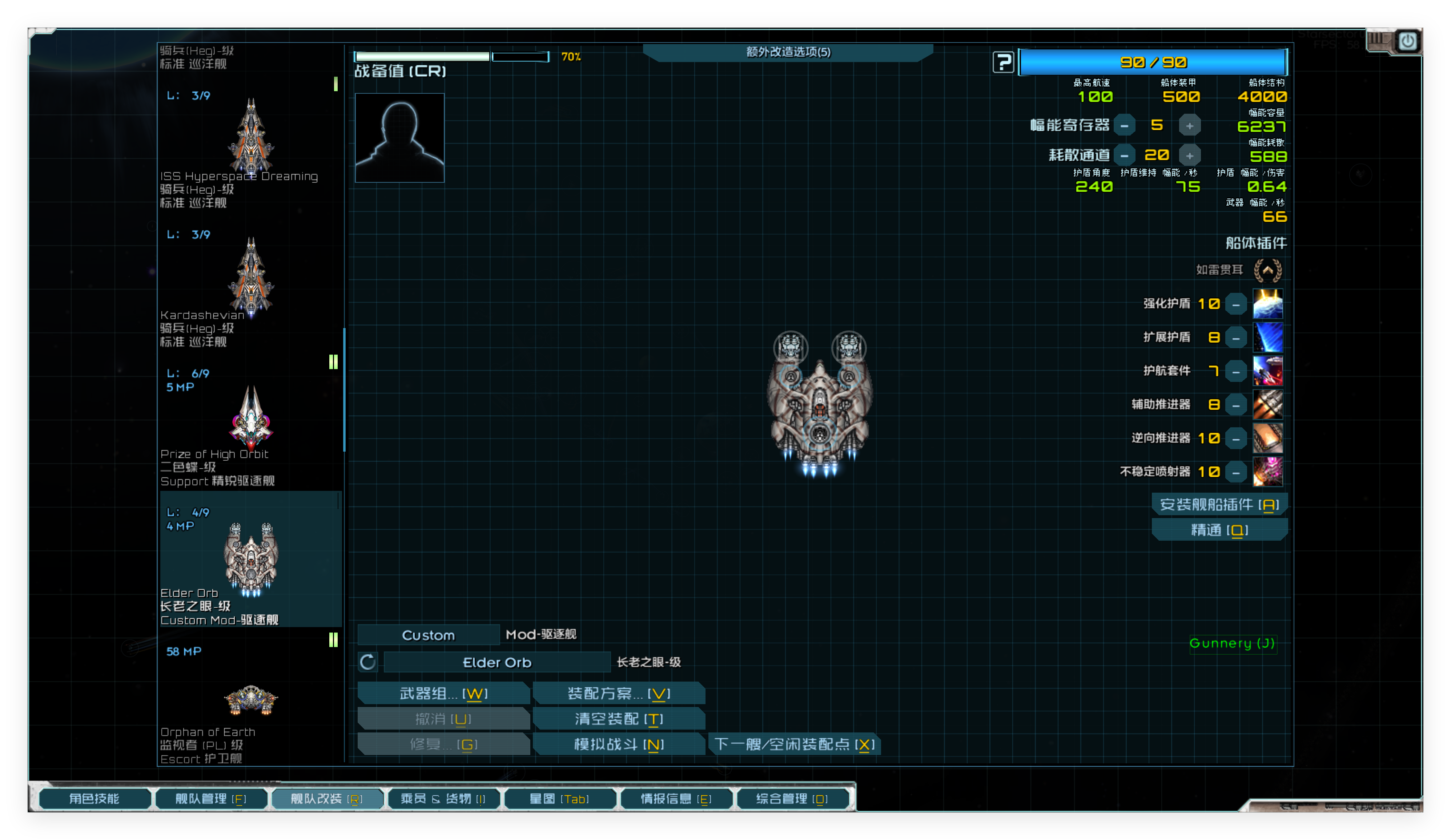Increase 幅能寄存器 capacitors with plus
The image size is (1451, 840).
pyautogui.click(x=1190, y=125)
